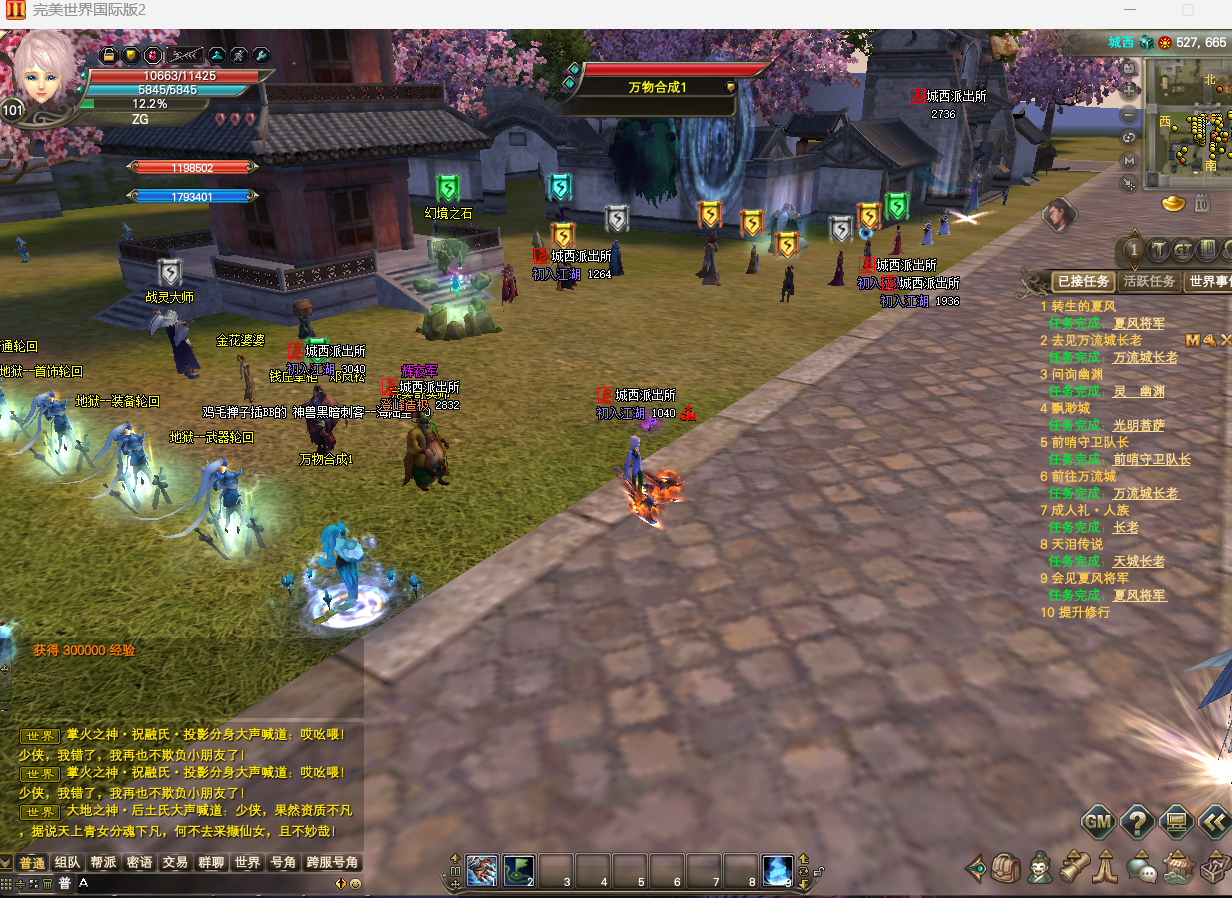The width and height of the screenshot is (1232, 898).
Task: Open the question mark help button
Action: (1138, 823)
